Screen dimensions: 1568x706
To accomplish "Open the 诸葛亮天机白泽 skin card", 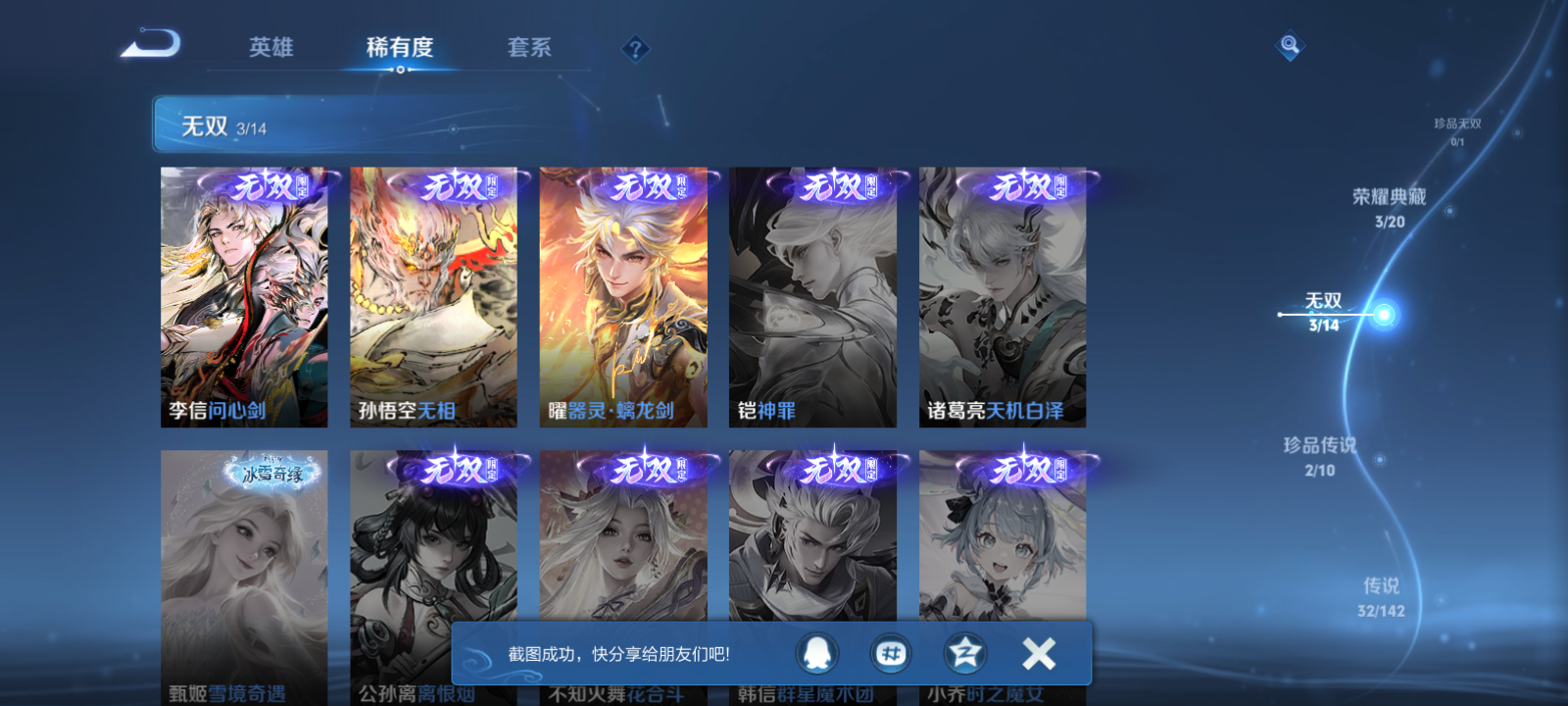I will pyautogui.click(x=1003, y=294).
